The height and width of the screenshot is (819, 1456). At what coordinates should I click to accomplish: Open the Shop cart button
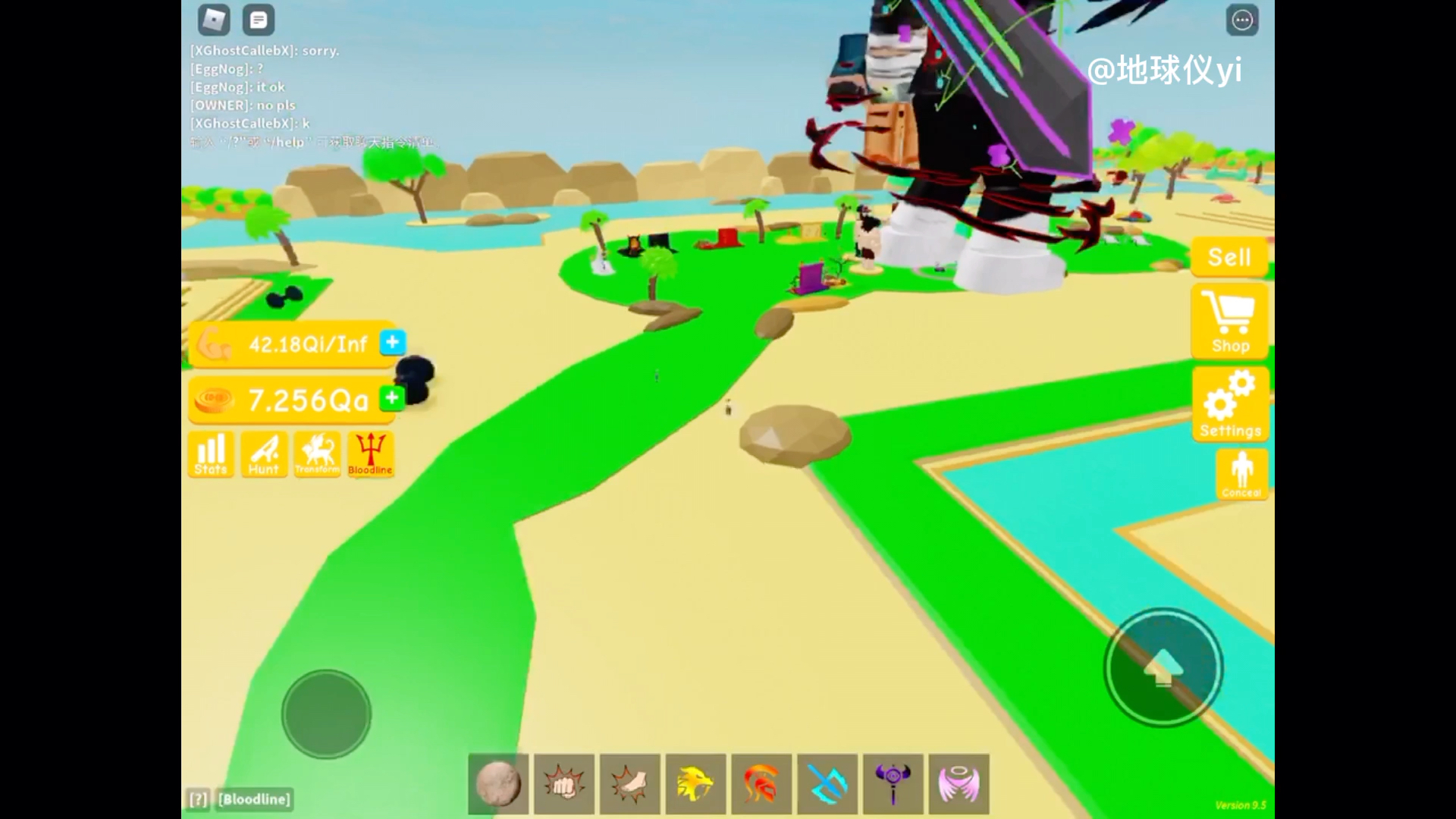(1230, 322)
